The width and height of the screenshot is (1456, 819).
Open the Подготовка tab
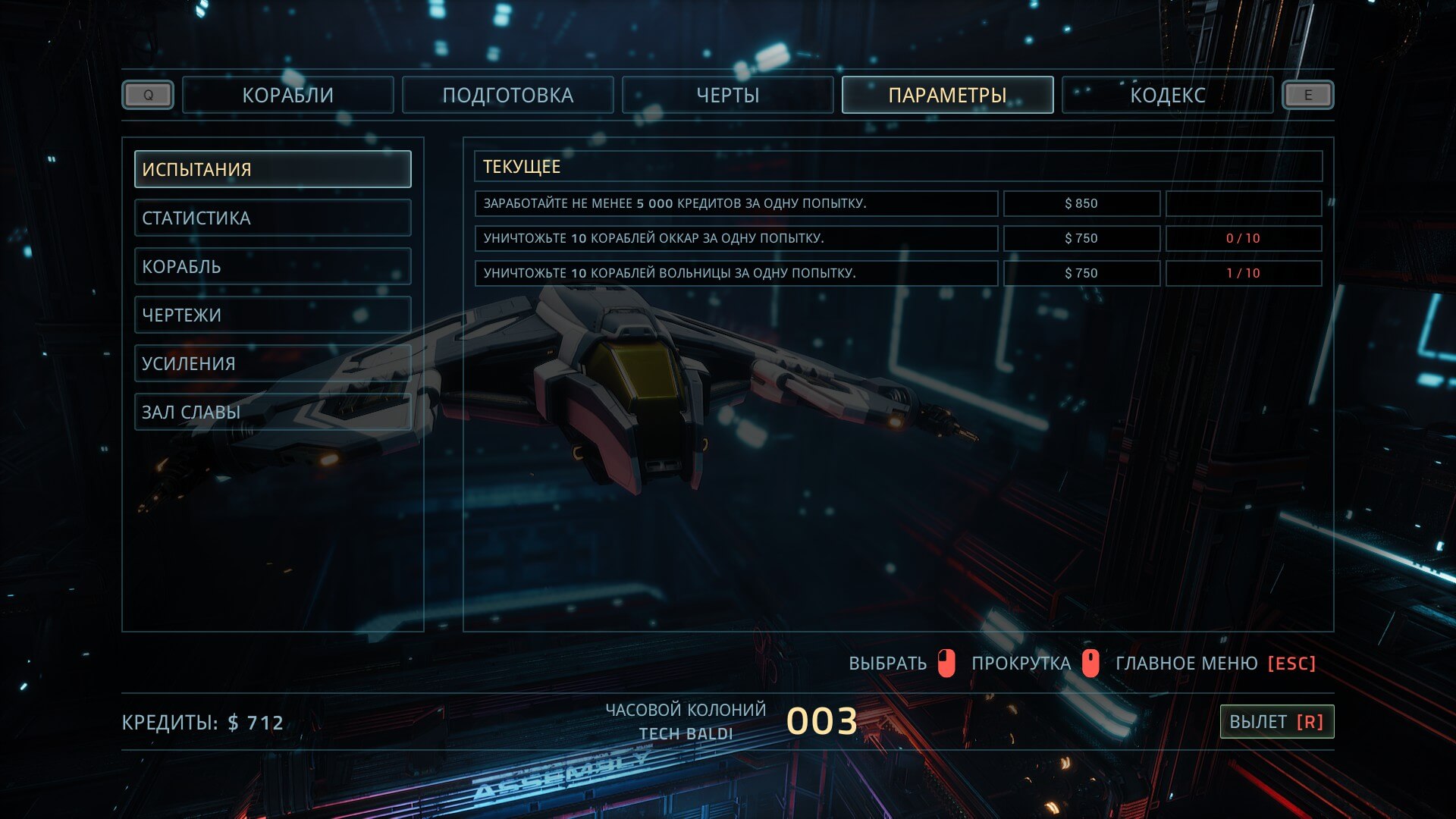507,96
